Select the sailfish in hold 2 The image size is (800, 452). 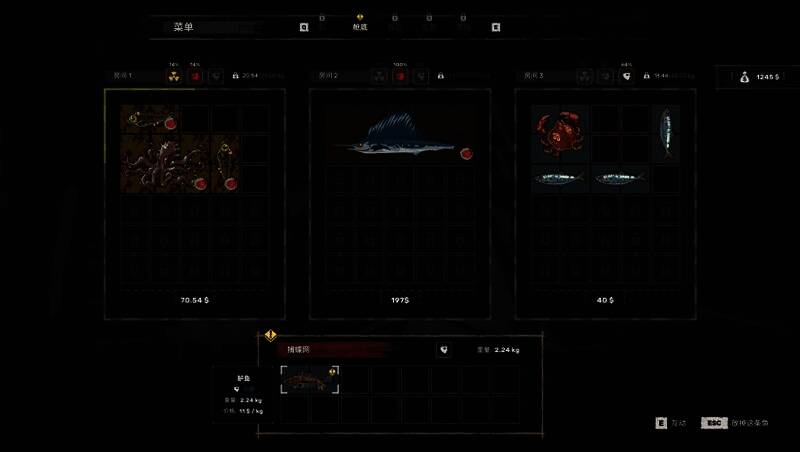point(395,138)
